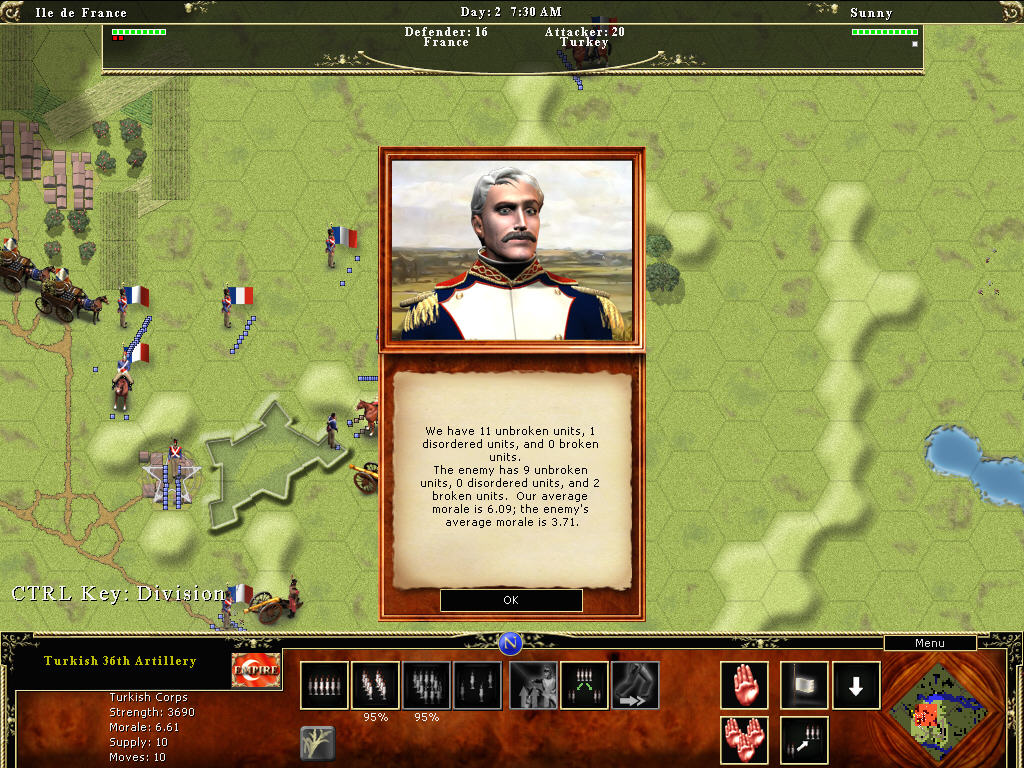
Task: Dismiss the battle report with OK
Action: pos(511,600)
